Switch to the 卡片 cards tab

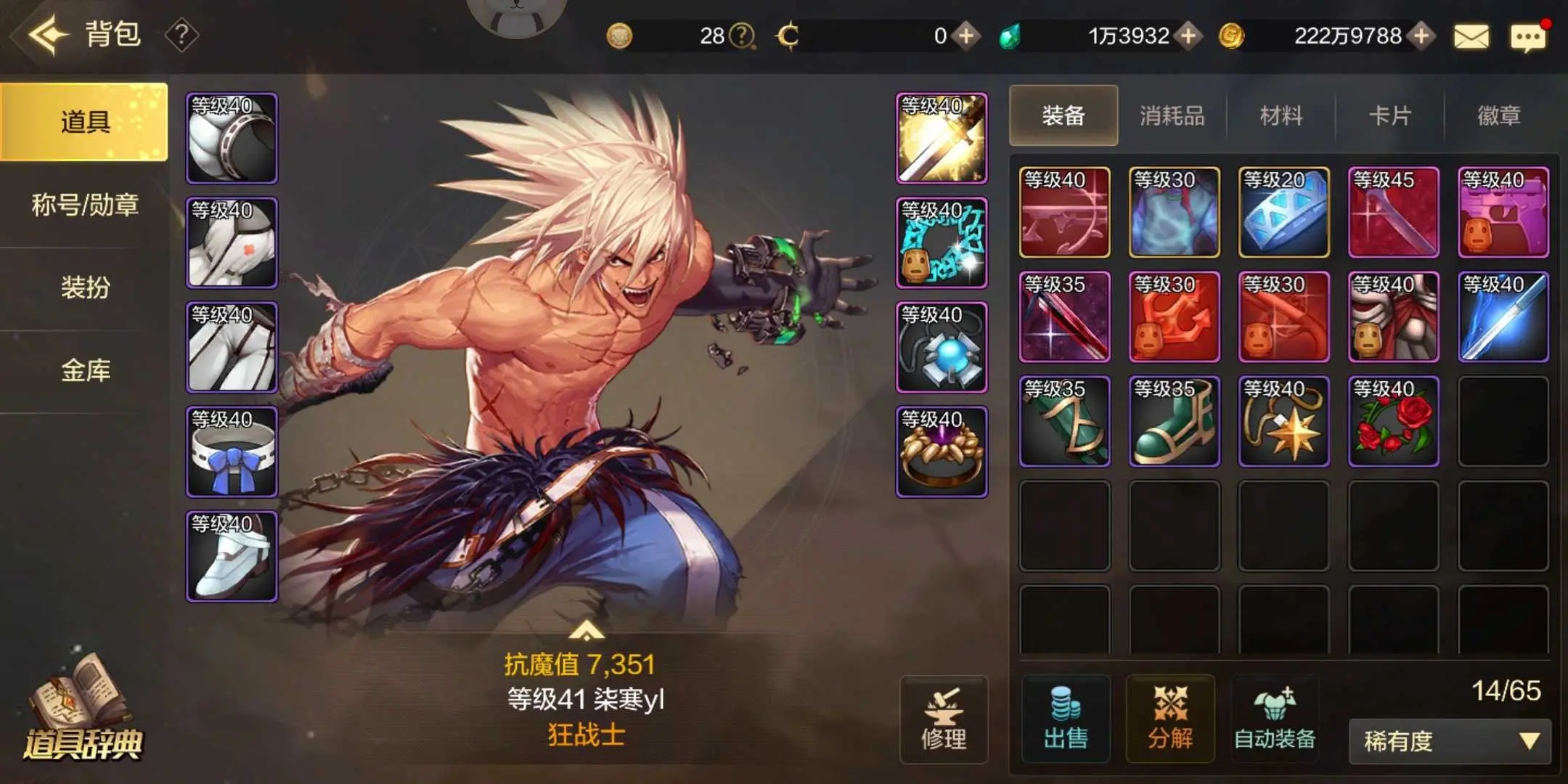[1389, 115]
